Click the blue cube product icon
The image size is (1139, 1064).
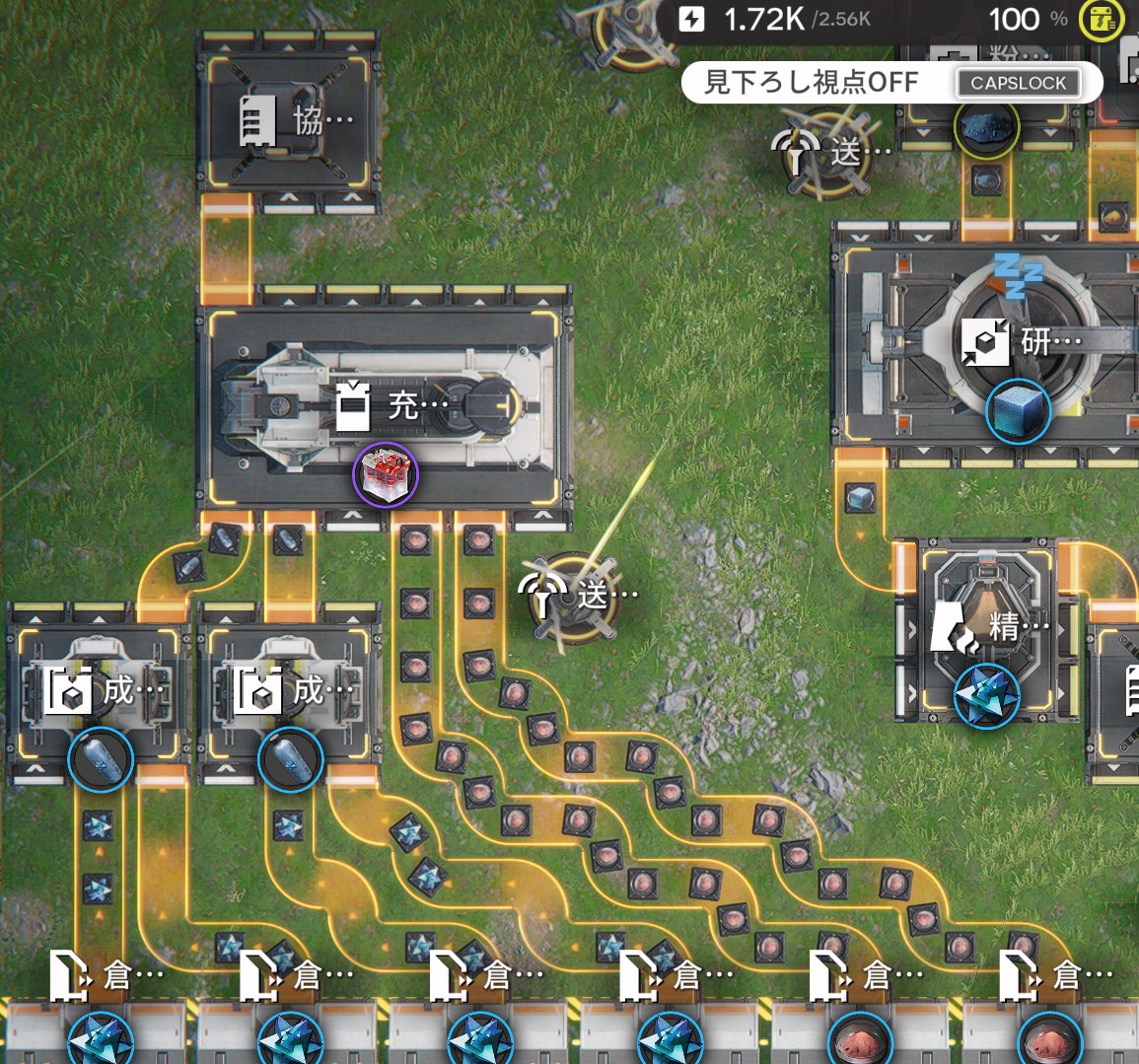1018,410
